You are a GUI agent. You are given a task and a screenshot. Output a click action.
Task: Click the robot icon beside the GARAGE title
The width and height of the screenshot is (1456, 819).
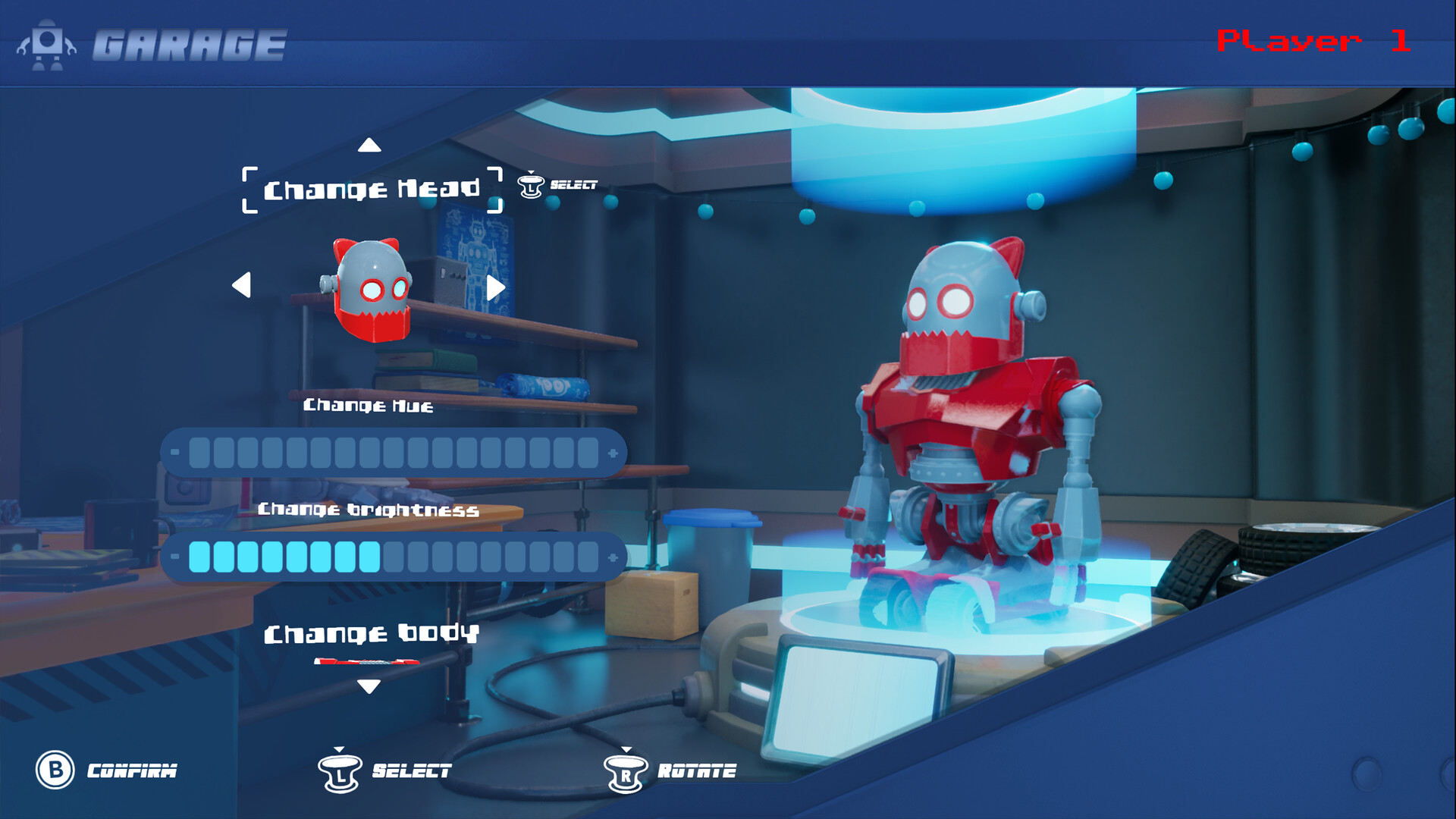pos(48,45)
